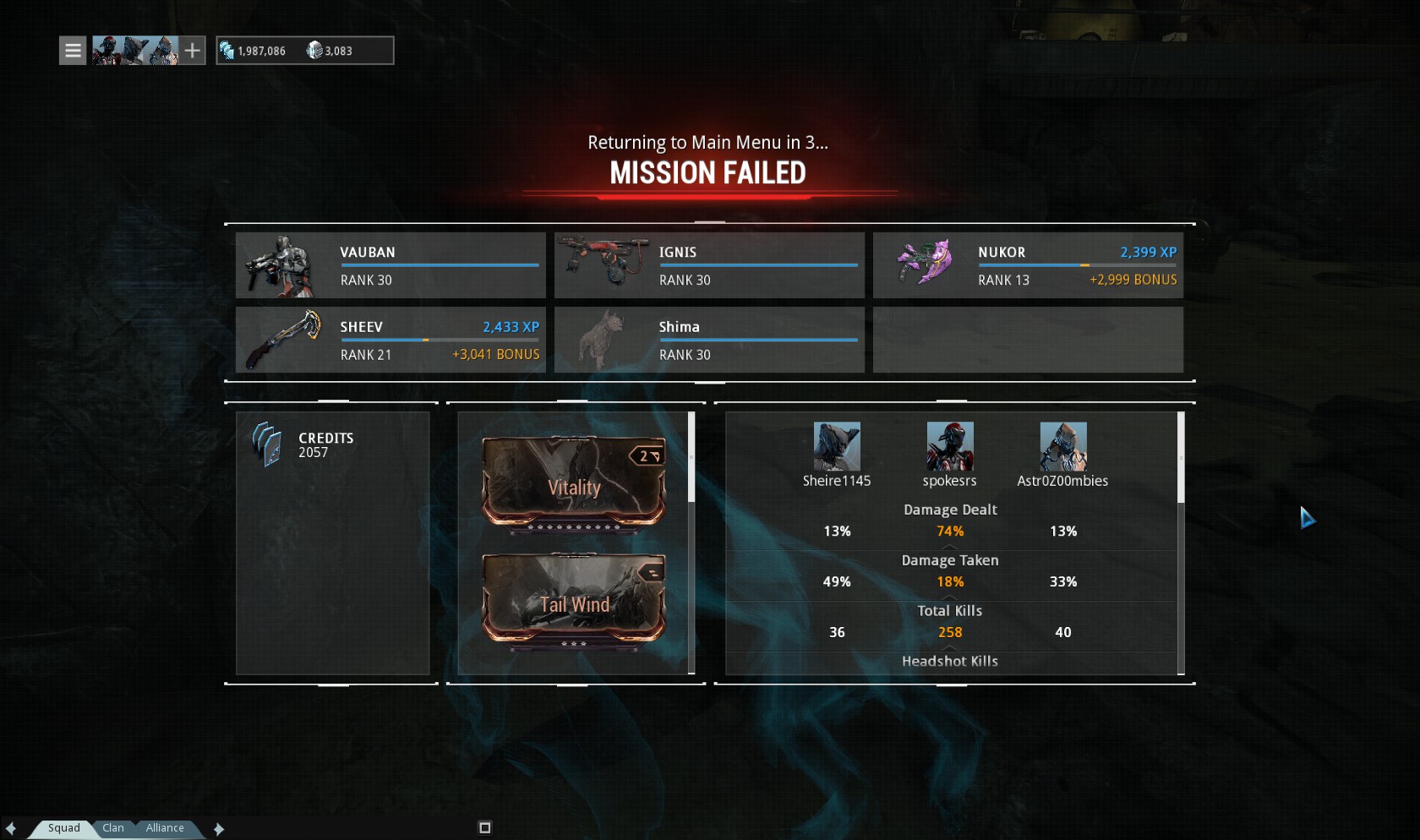Select the Ignis weapon panel
1420x840 pixels.
[x=709, y=265]
